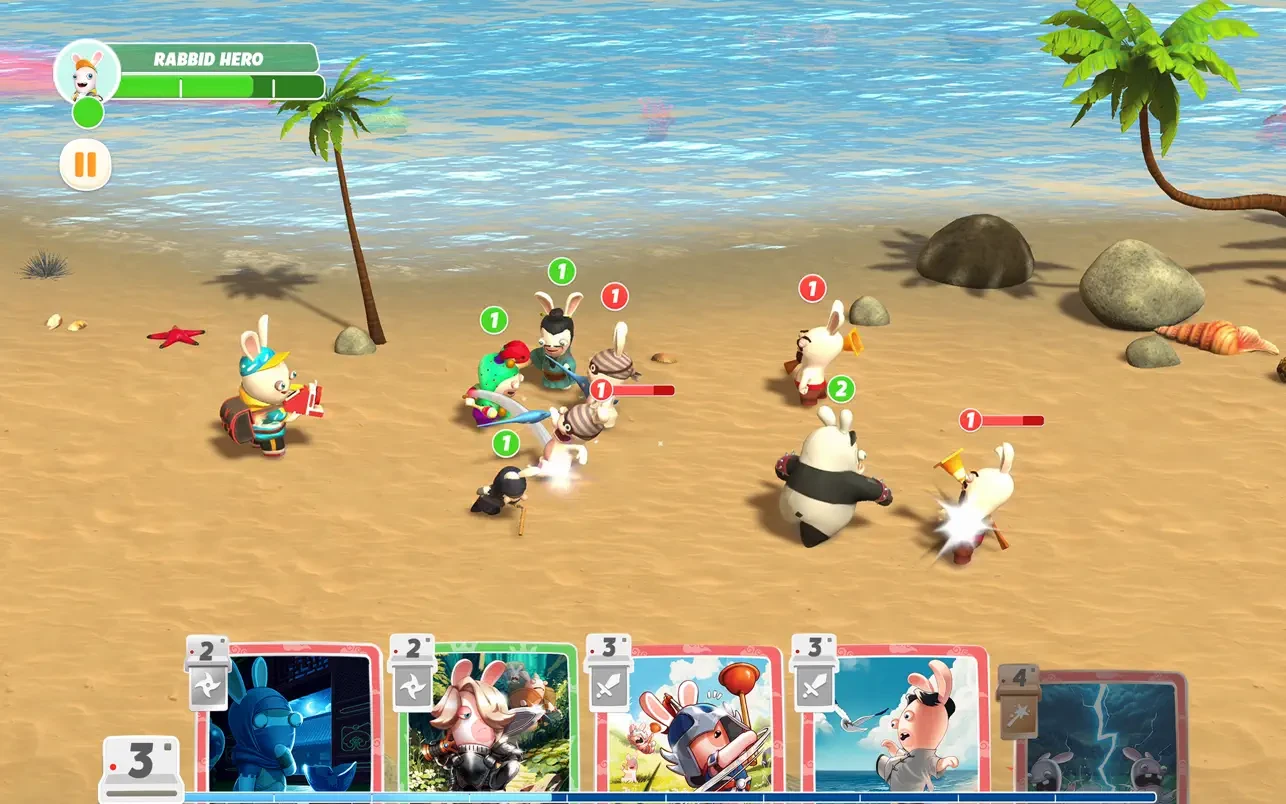The height and width of the screenshot is (804, 1286).
Task: Pause the battle with the orange button
Action: click(85, 164)
